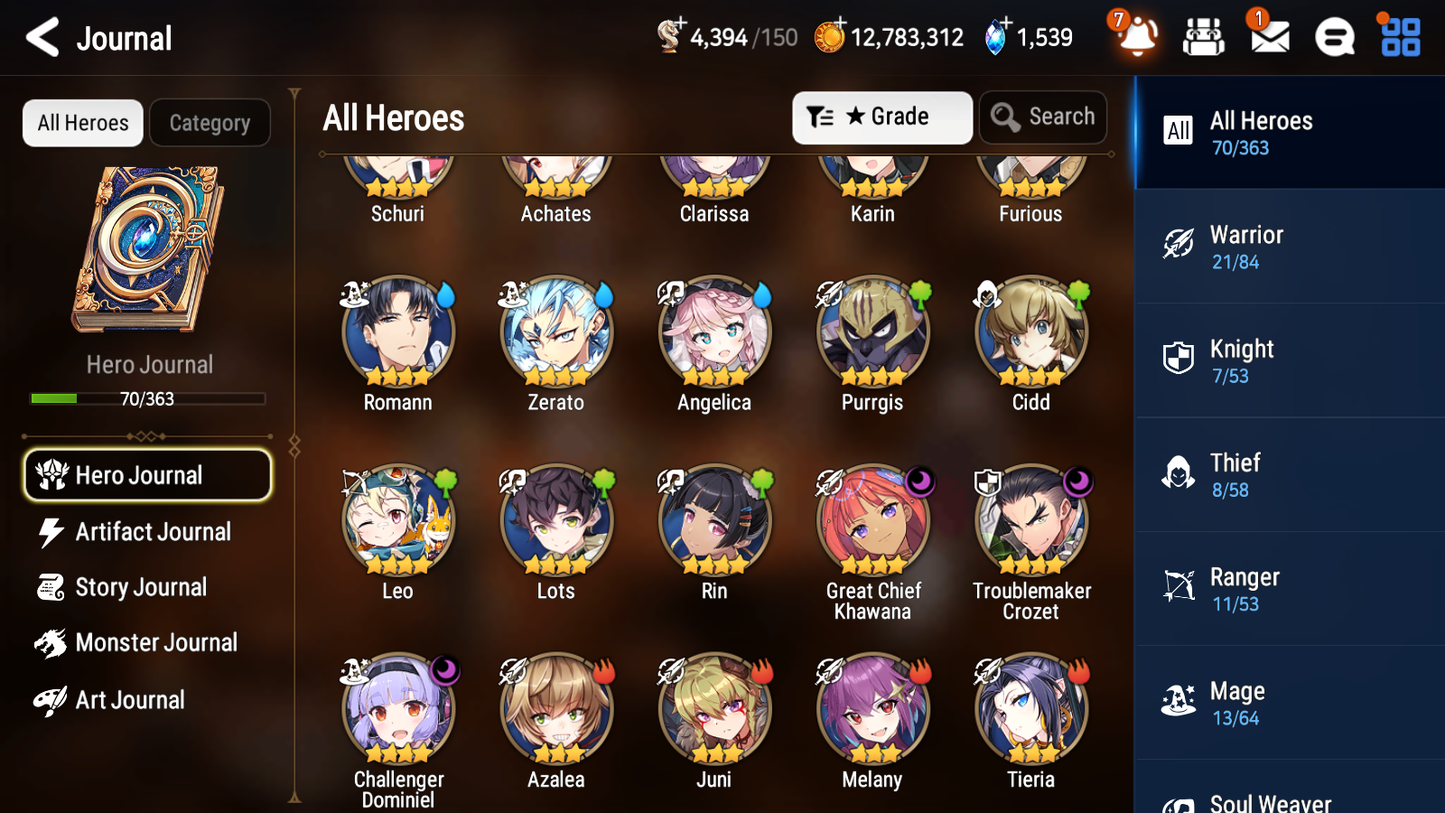Select the All Heroes filter tab on the left
Image resolution: width=1445 pixels, height=813 pixels.
[82, 122]
